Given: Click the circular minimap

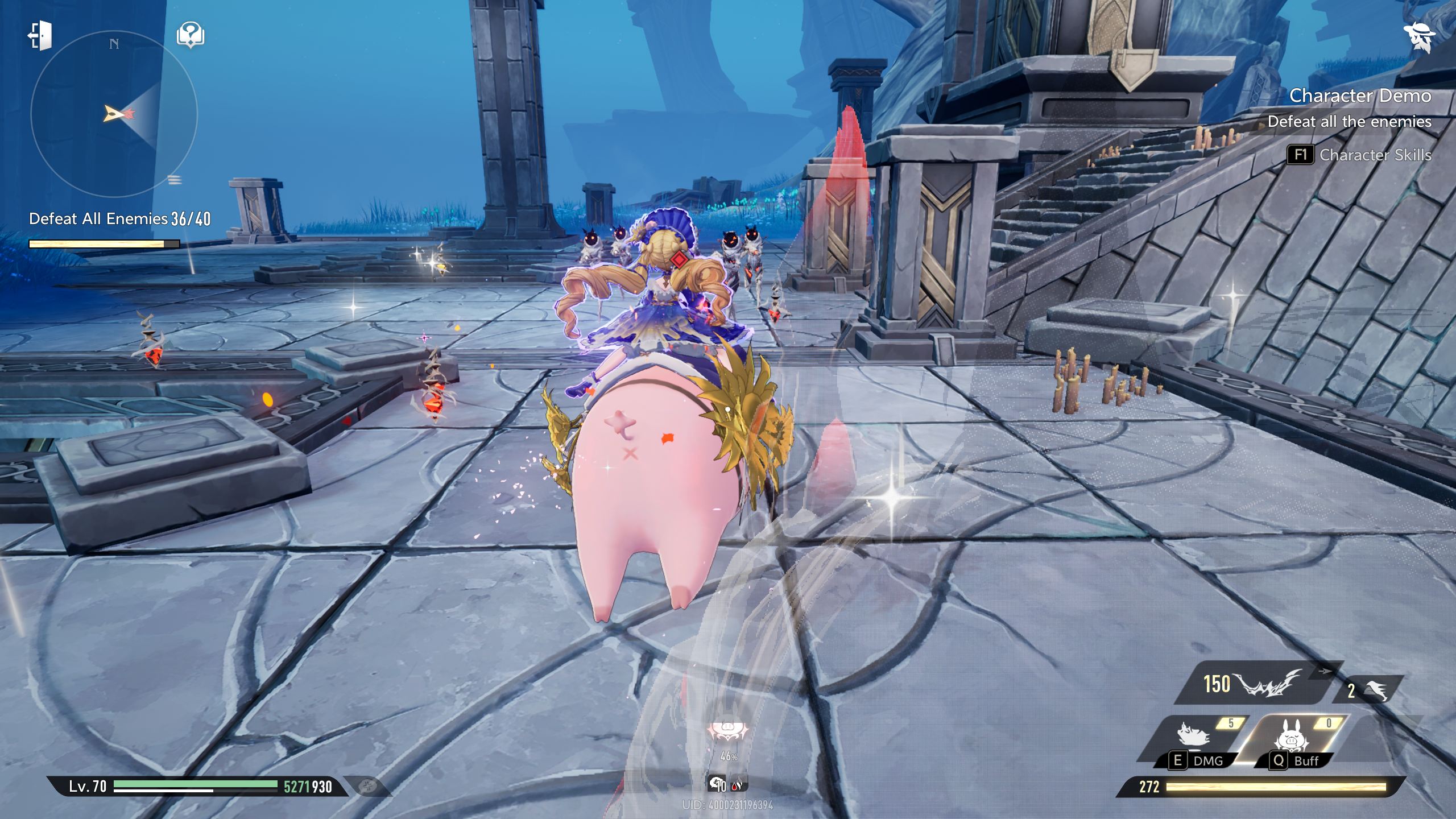Looking at the screenshot, I should click(x=114, y=114).
